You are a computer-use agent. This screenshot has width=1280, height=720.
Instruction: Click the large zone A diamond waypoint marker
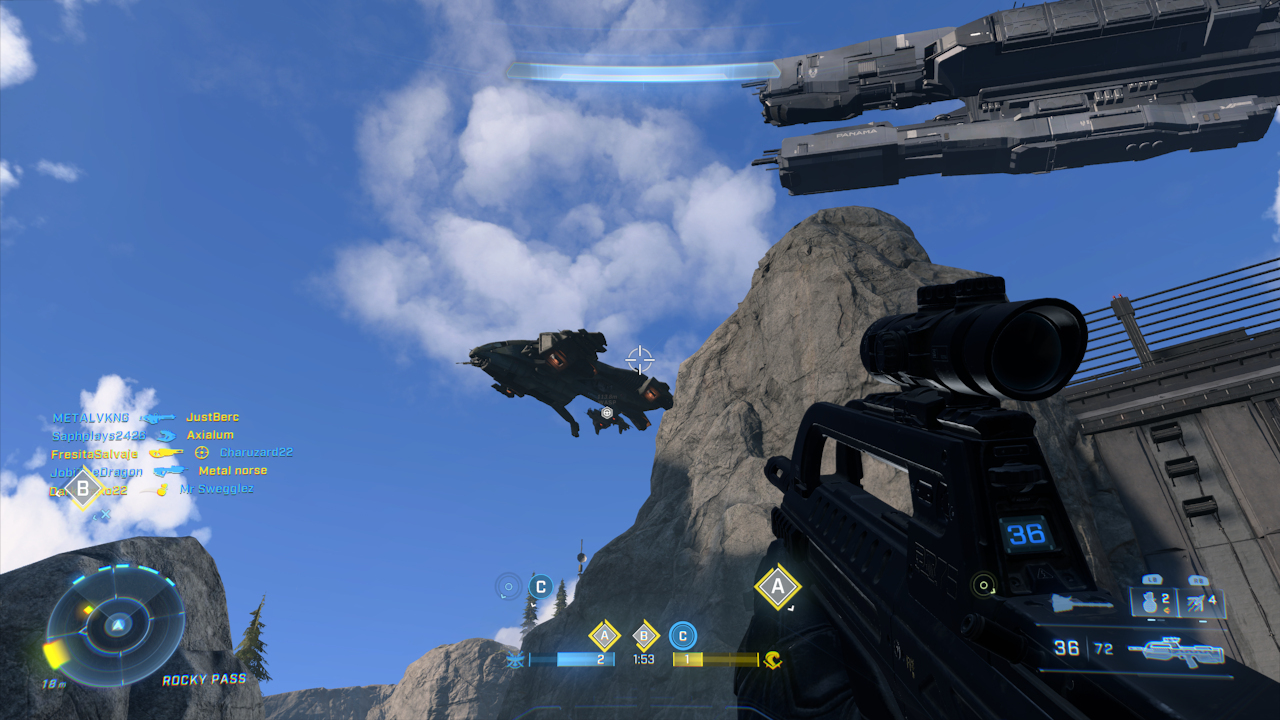tap(777, 588)
